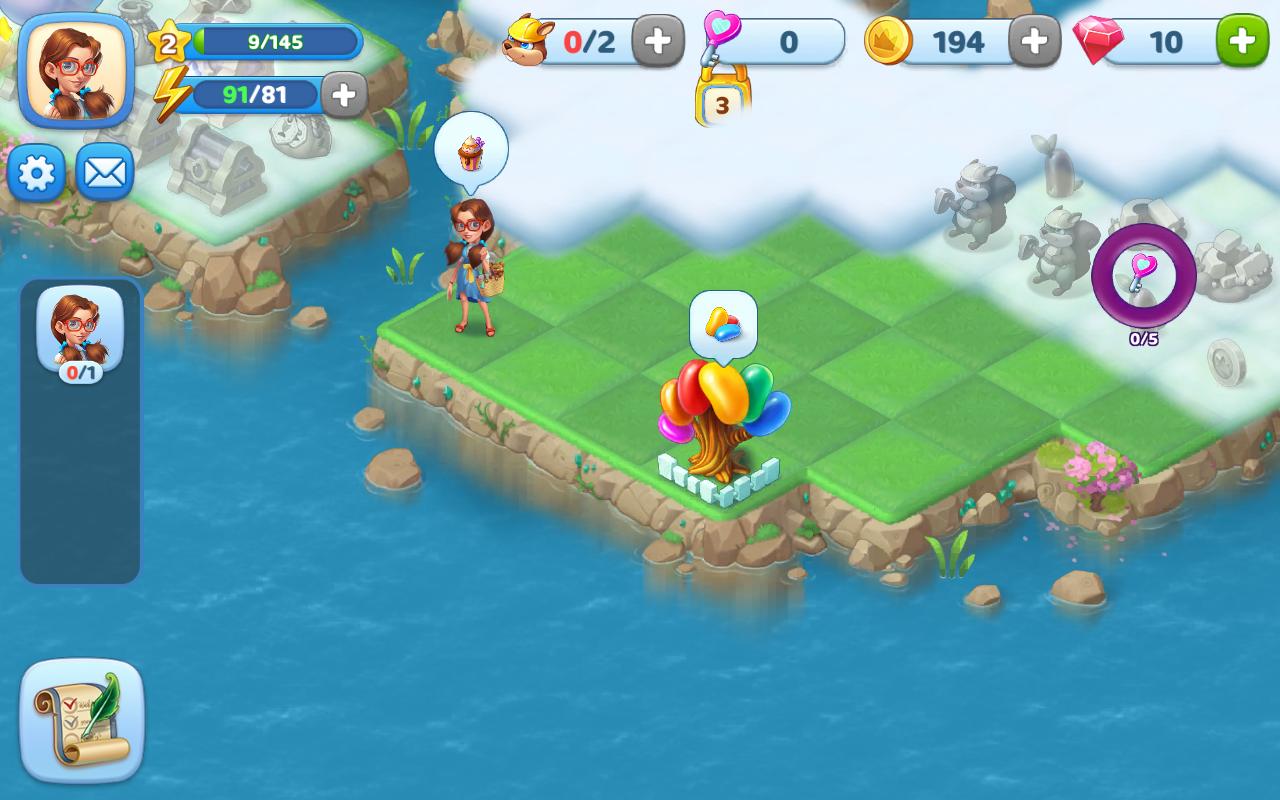This screenshot has width=1280, height=800.
Task: Buy more gold coins with plus button
Action: point(1034,41)
